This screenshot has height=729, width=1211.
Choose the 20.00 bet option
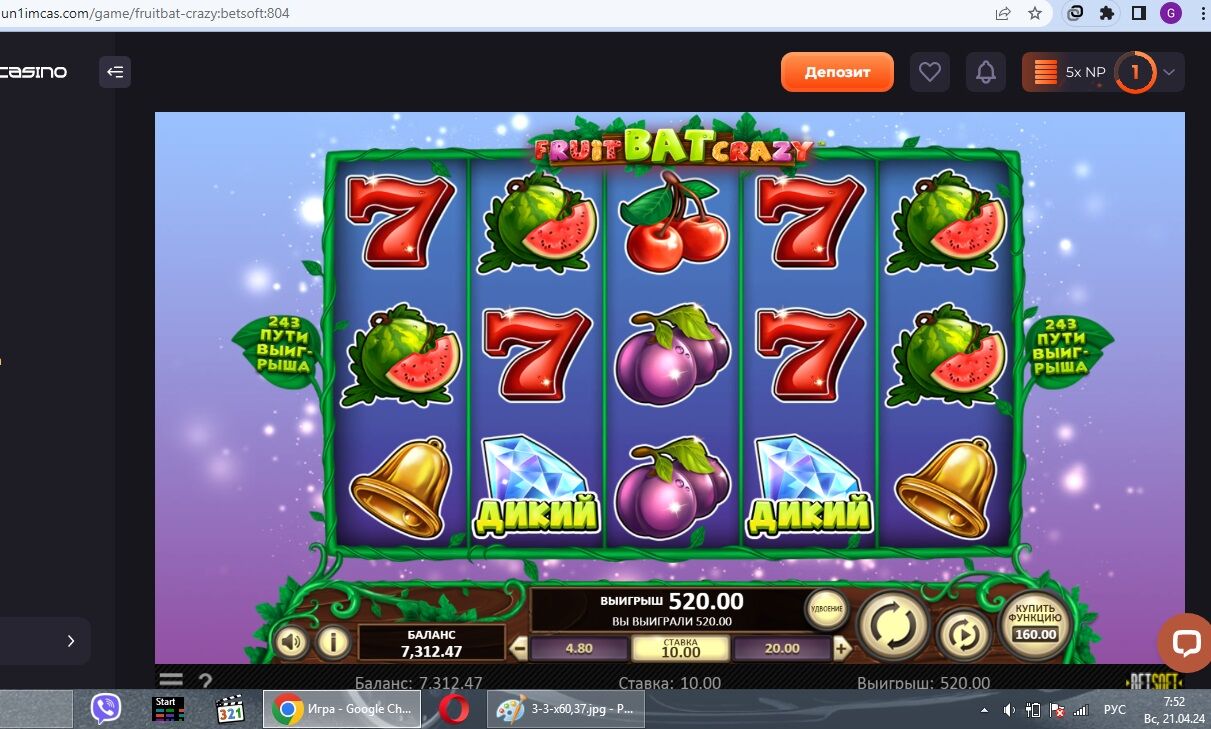click(x=782, y=649)
